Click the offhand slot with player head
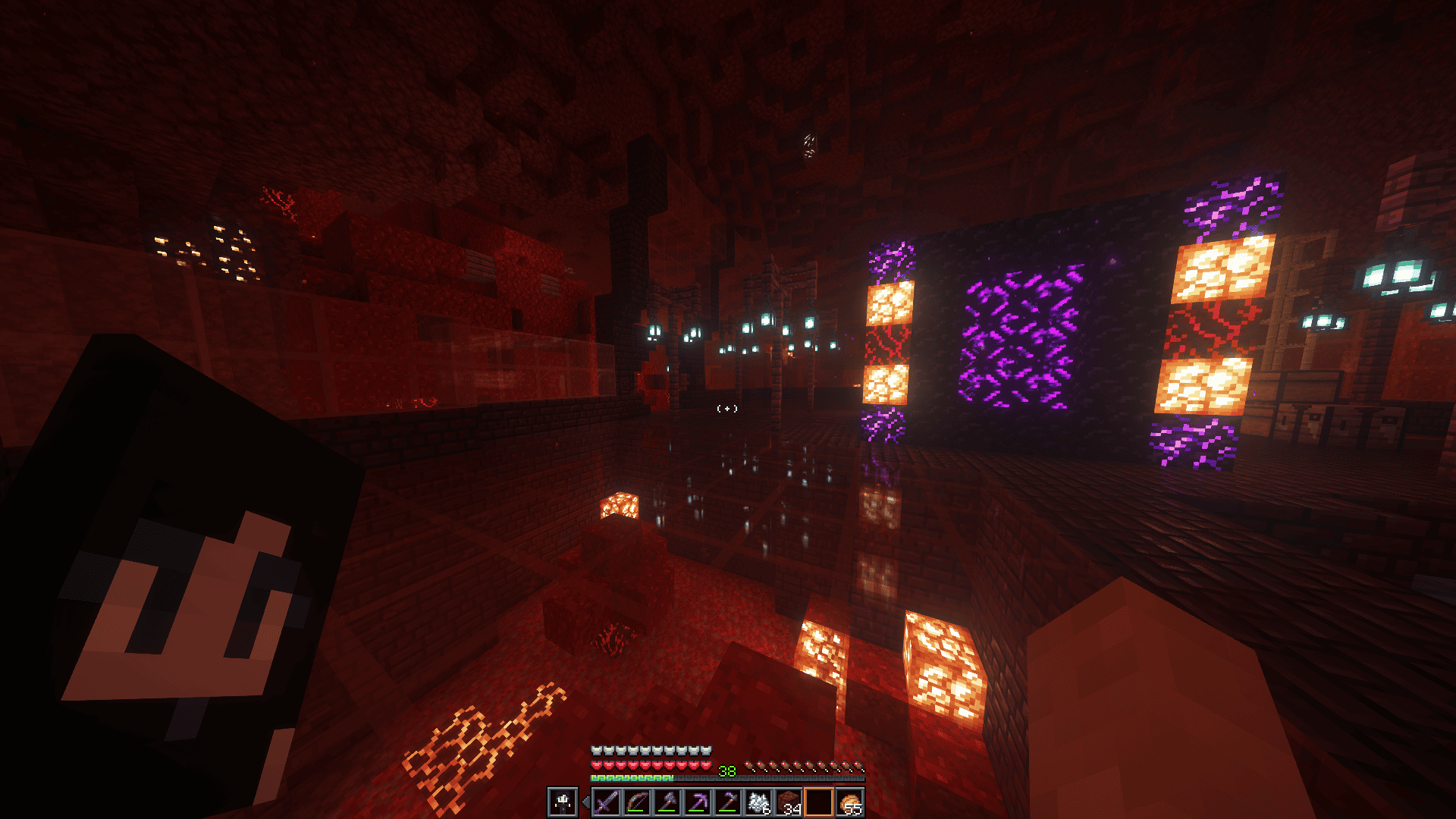This screenshot has width=1456, height=819. tap(563, 802)
